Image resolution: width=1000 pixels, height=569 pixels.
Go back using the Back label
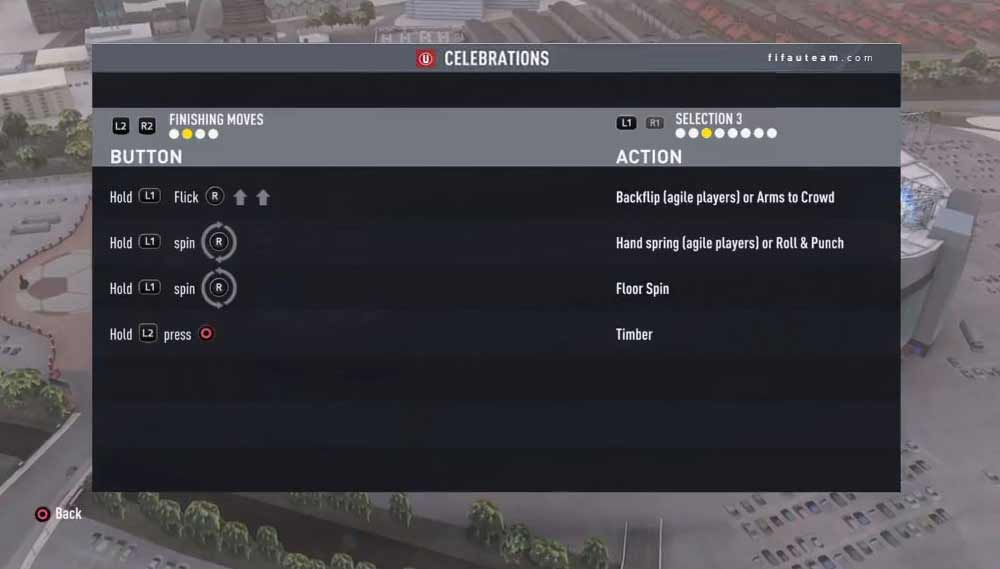pyautogui.click(x=68, y=513)
